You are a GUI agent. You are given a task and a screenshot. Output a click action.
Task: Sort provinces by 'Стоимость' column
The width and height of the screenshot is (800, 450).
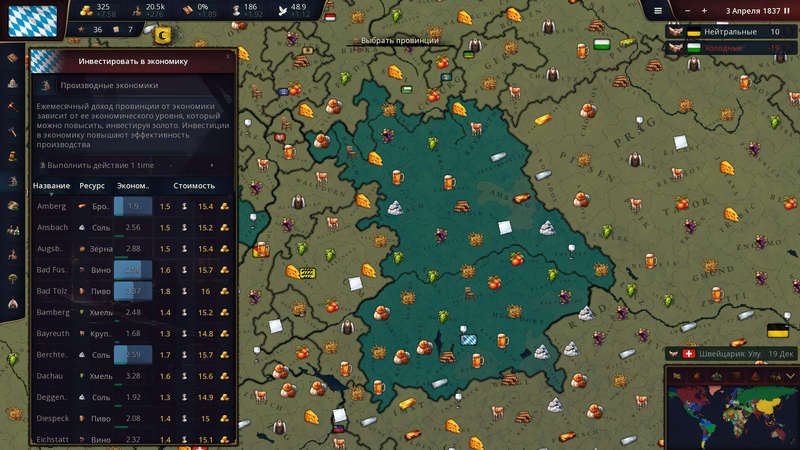pos(194,186)
